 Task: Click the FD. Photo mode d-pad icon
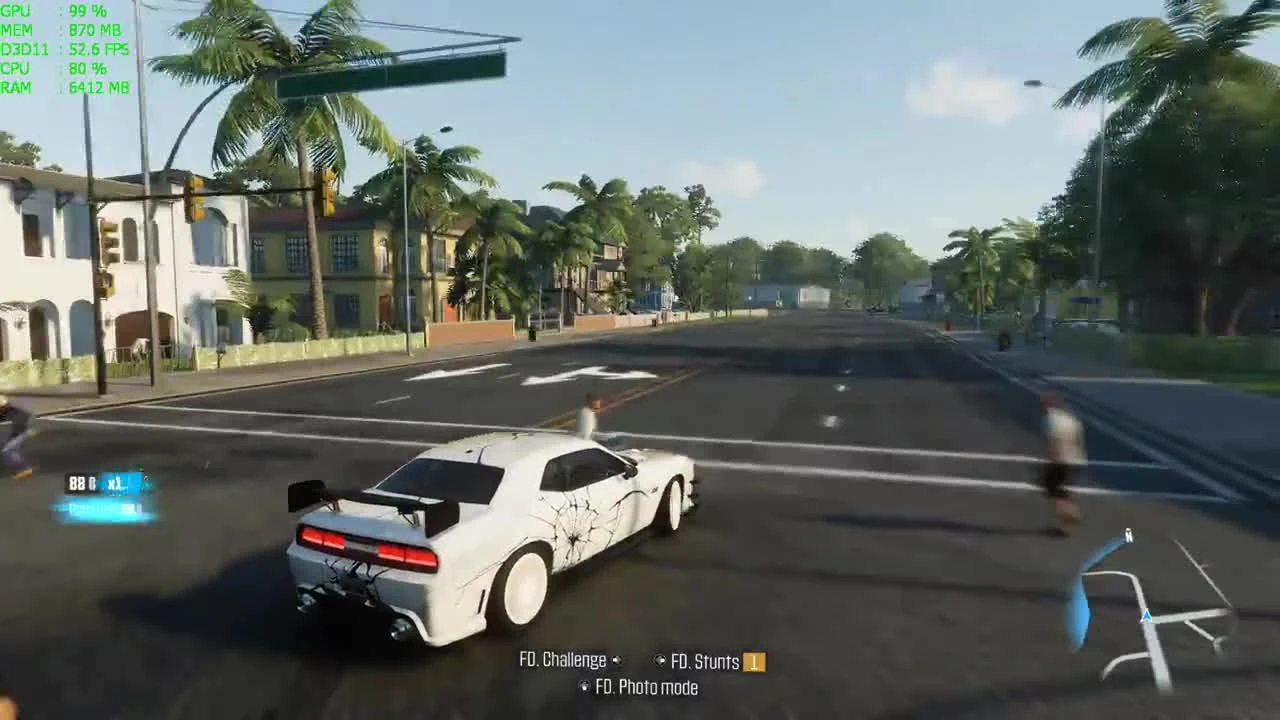point(585,687)
